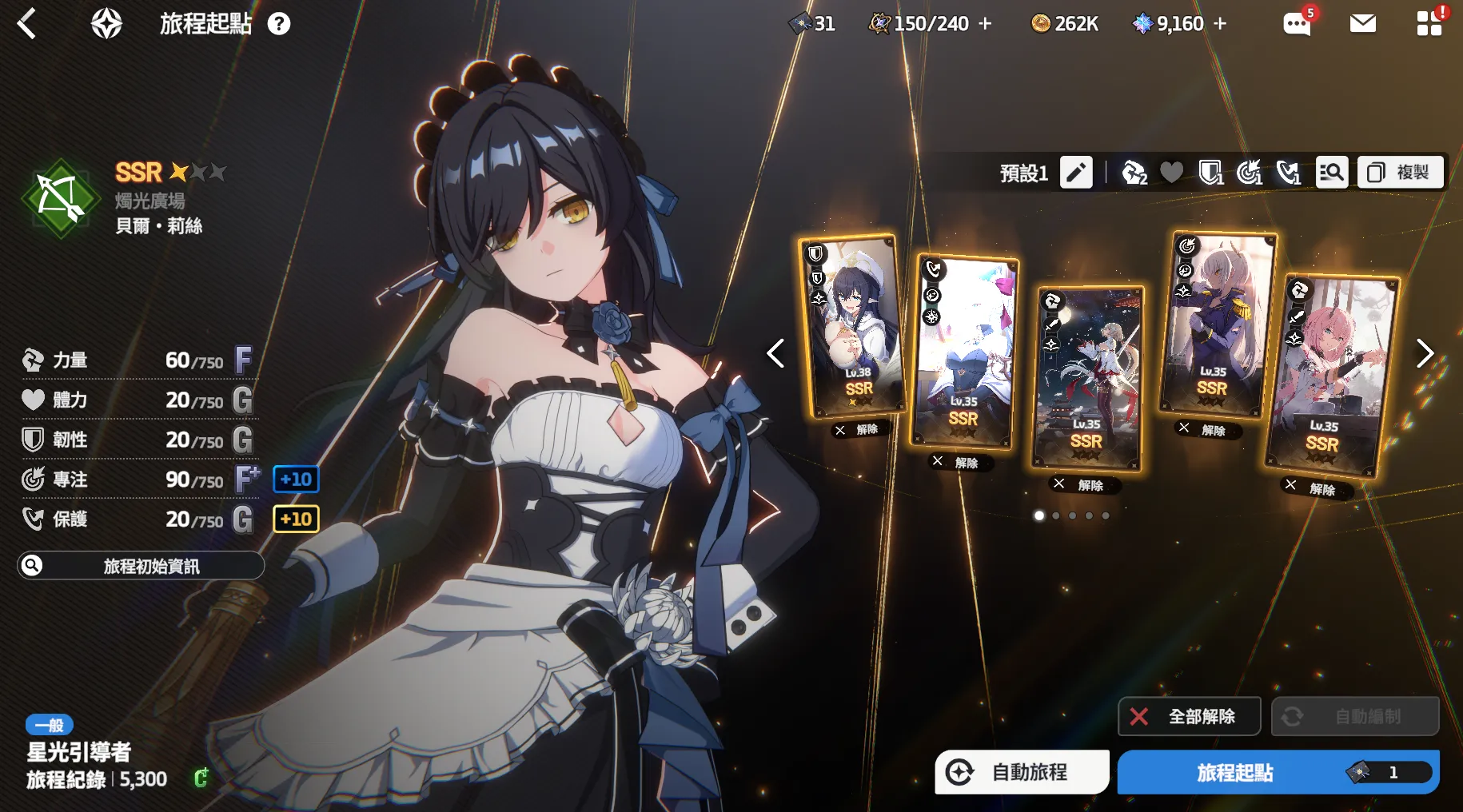1463x812 pixels.
Task: Show the next card set arrow
Action: [1425, 353]
